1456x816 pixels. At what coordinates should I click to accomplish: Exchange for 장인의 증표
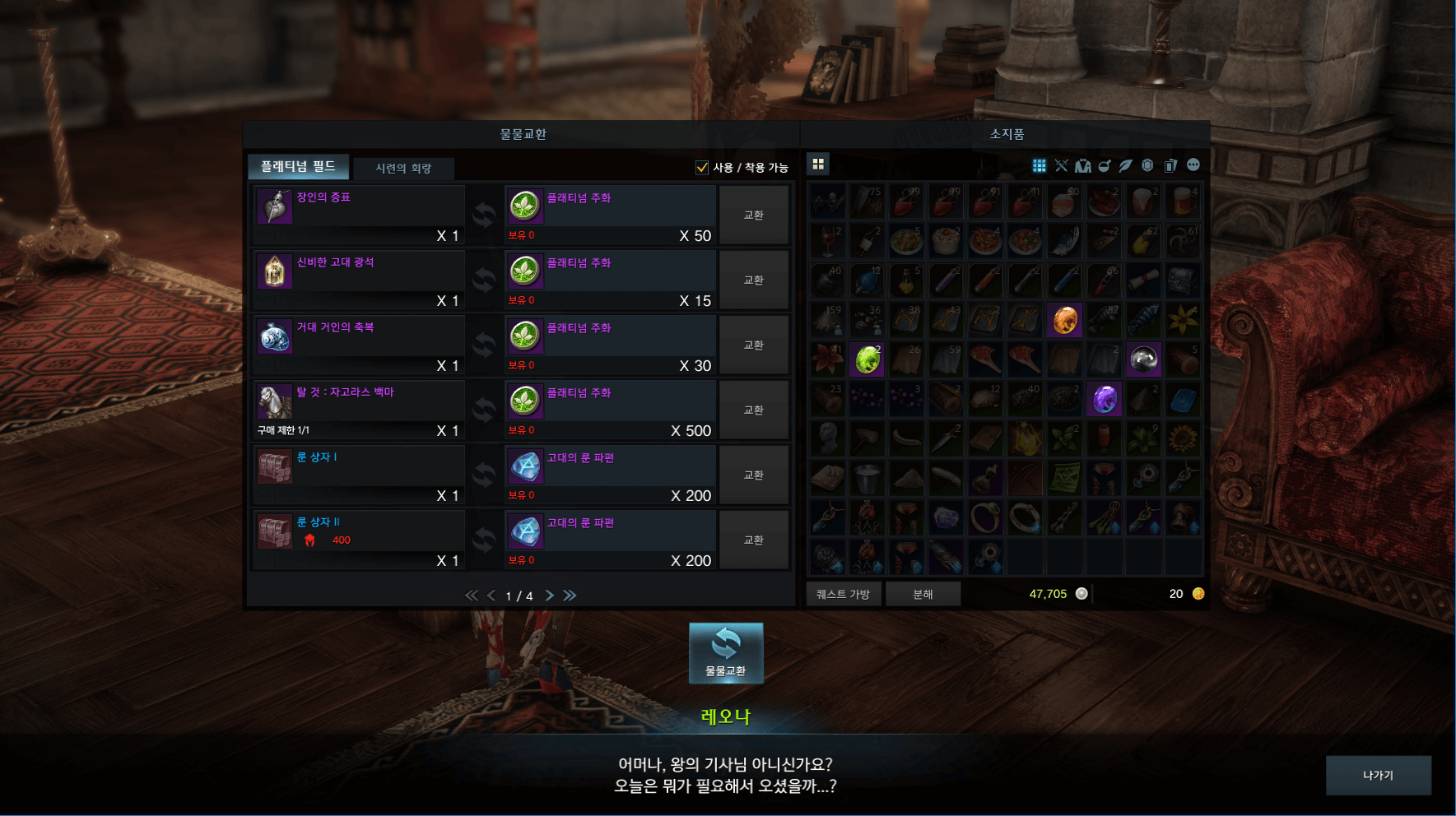coord(753,216)
